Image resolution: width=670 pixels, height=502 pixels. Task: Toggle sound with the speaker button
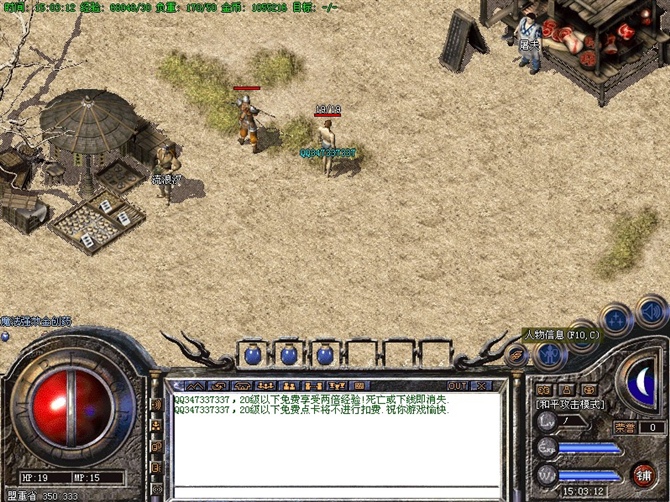coord(652,310)
